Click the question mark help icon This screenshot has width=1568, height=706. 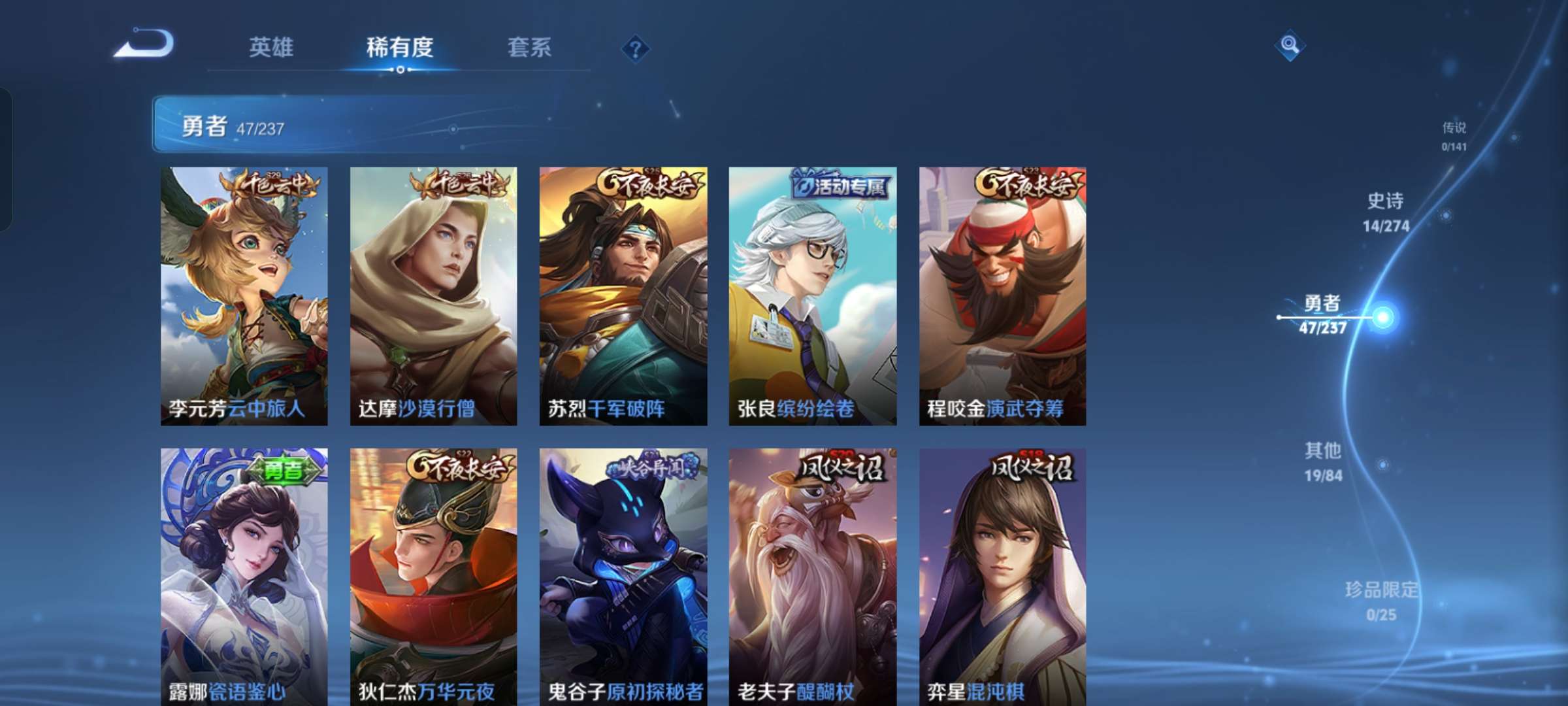pos(635,48)
